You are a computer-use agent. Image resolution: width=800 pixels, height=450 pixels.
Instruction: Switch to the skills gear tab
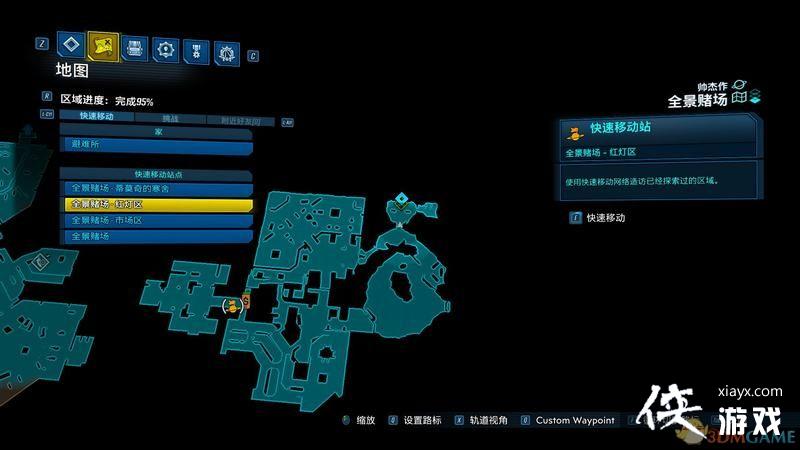165,47
